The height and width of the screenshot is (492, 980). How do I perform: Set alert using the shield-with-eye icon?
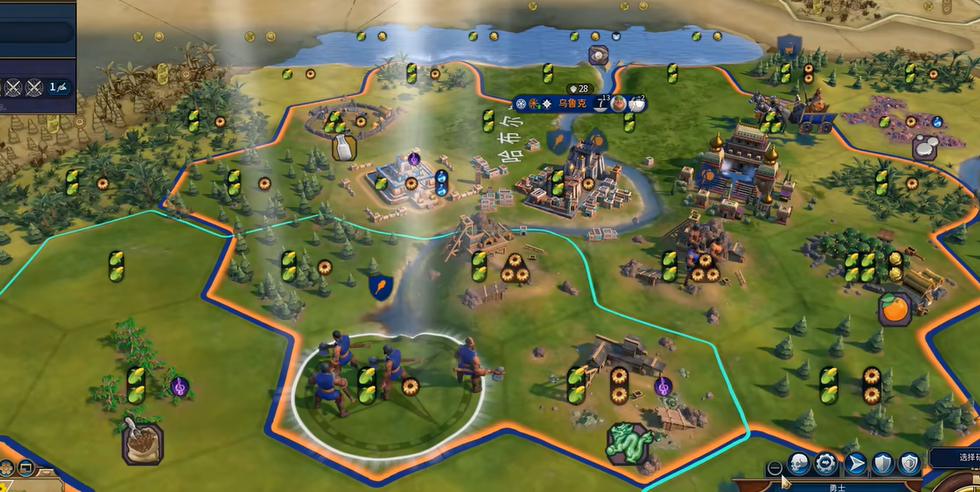coord(908,463)
